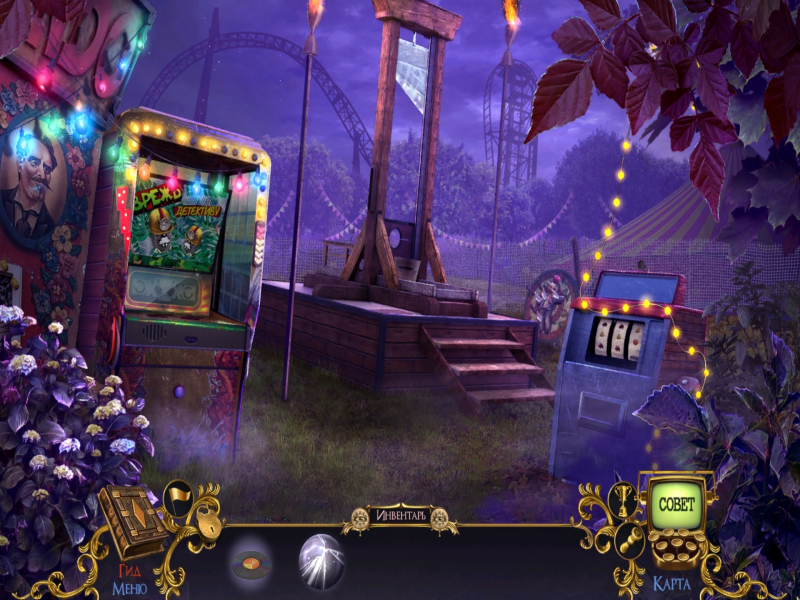Image resolution: width=800 pixels, height=600 pixels.
Task: Click the golden flag icon
Action: click(x=178, y=494)
